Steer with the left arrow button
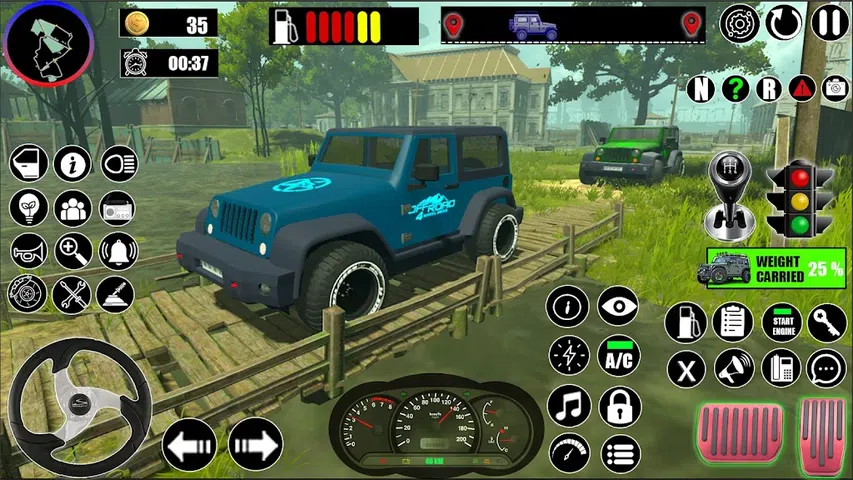This screenshot has height=480, width=853. (189, 443)
